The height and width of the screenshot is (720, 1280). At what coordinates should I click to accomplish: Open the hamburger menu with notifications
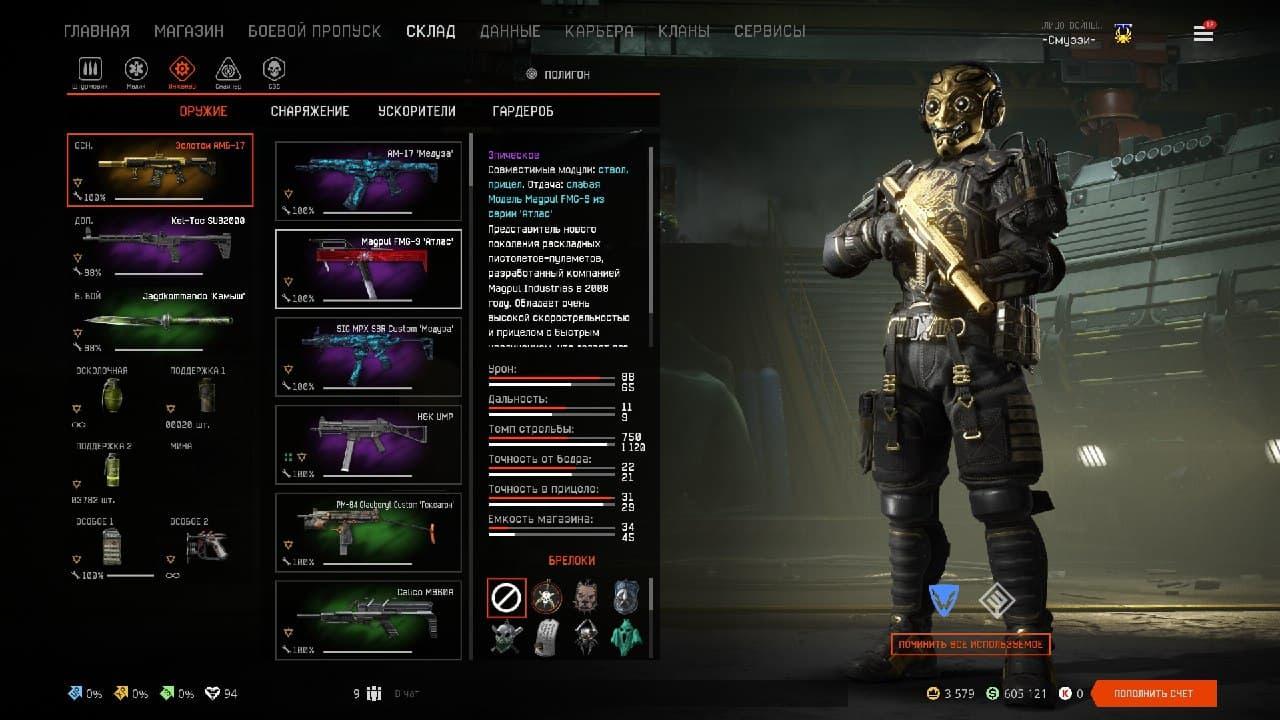click(1203, 34)
